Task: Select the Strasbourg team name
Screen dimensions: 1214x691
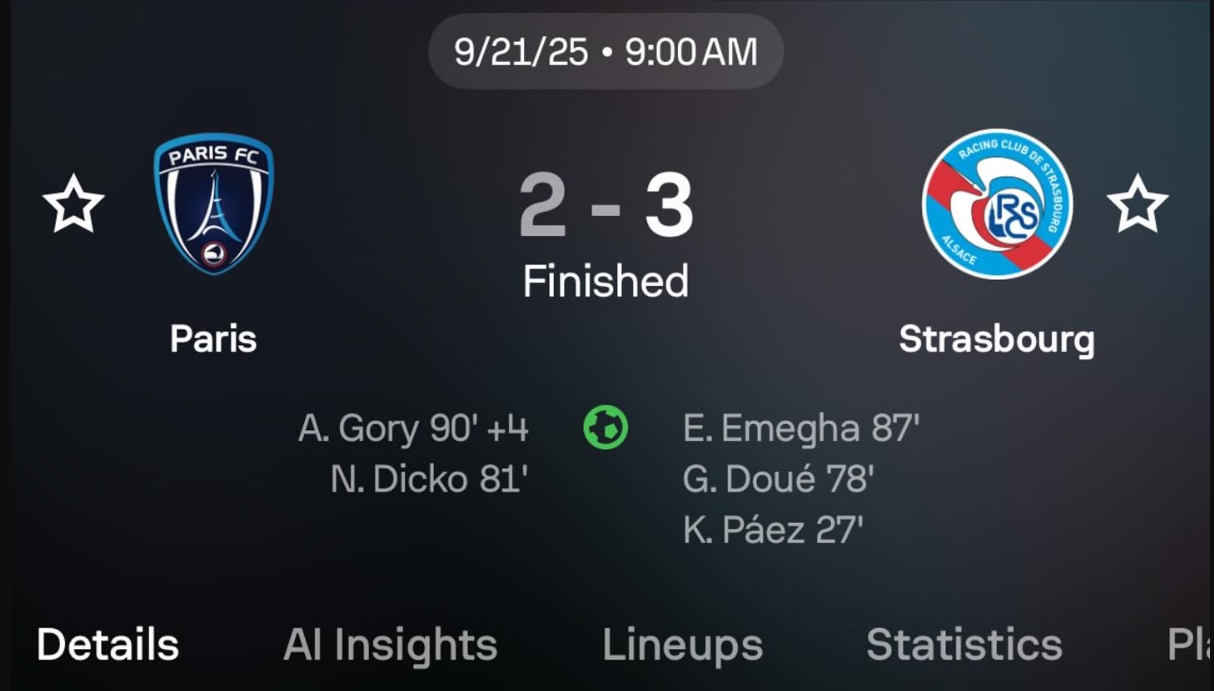Action: [x=996, y=339]
